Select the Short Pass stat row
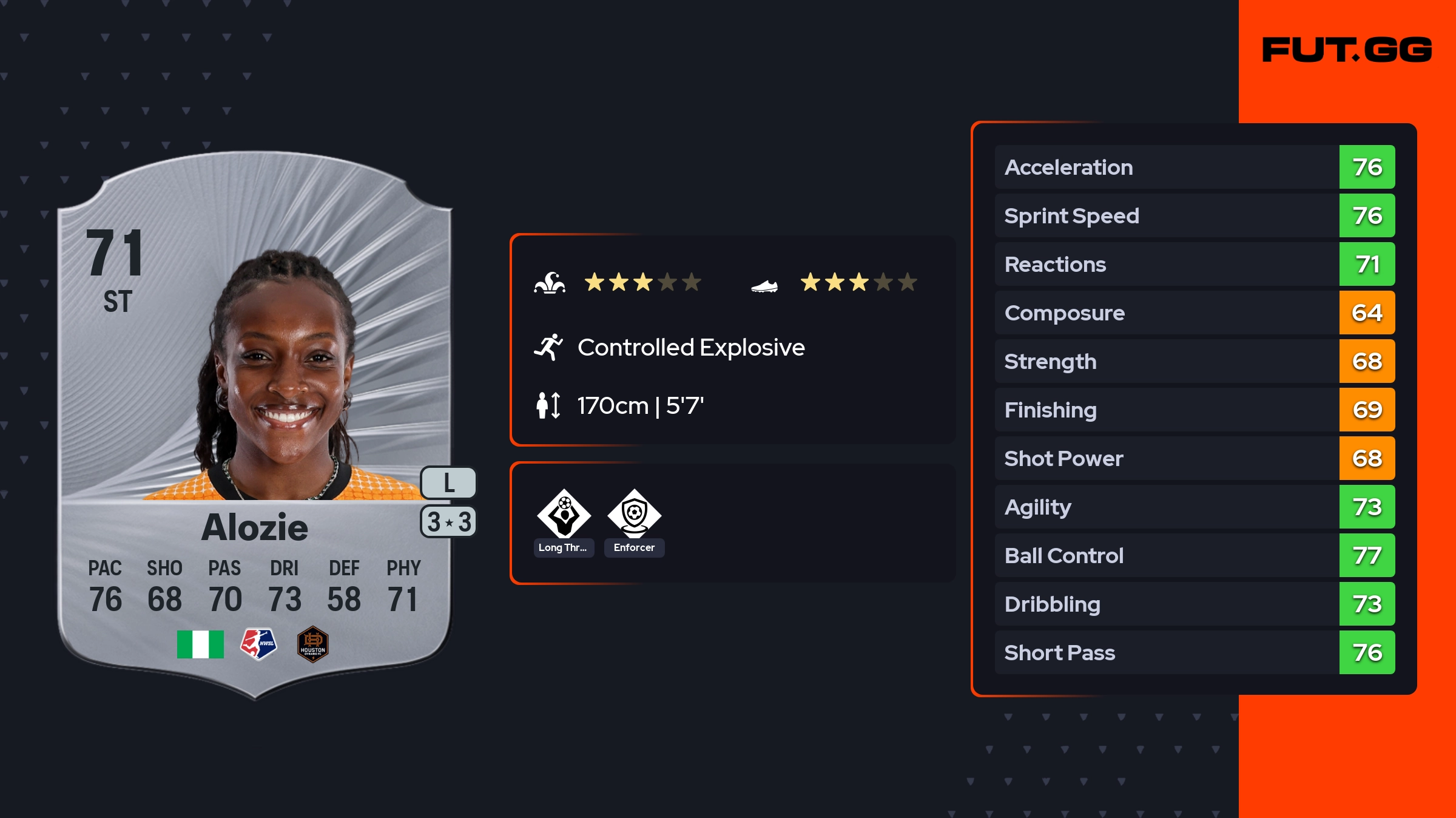Image resolution: width=1456 pixels, height=818 pixels. click(x=1194, y=652)
